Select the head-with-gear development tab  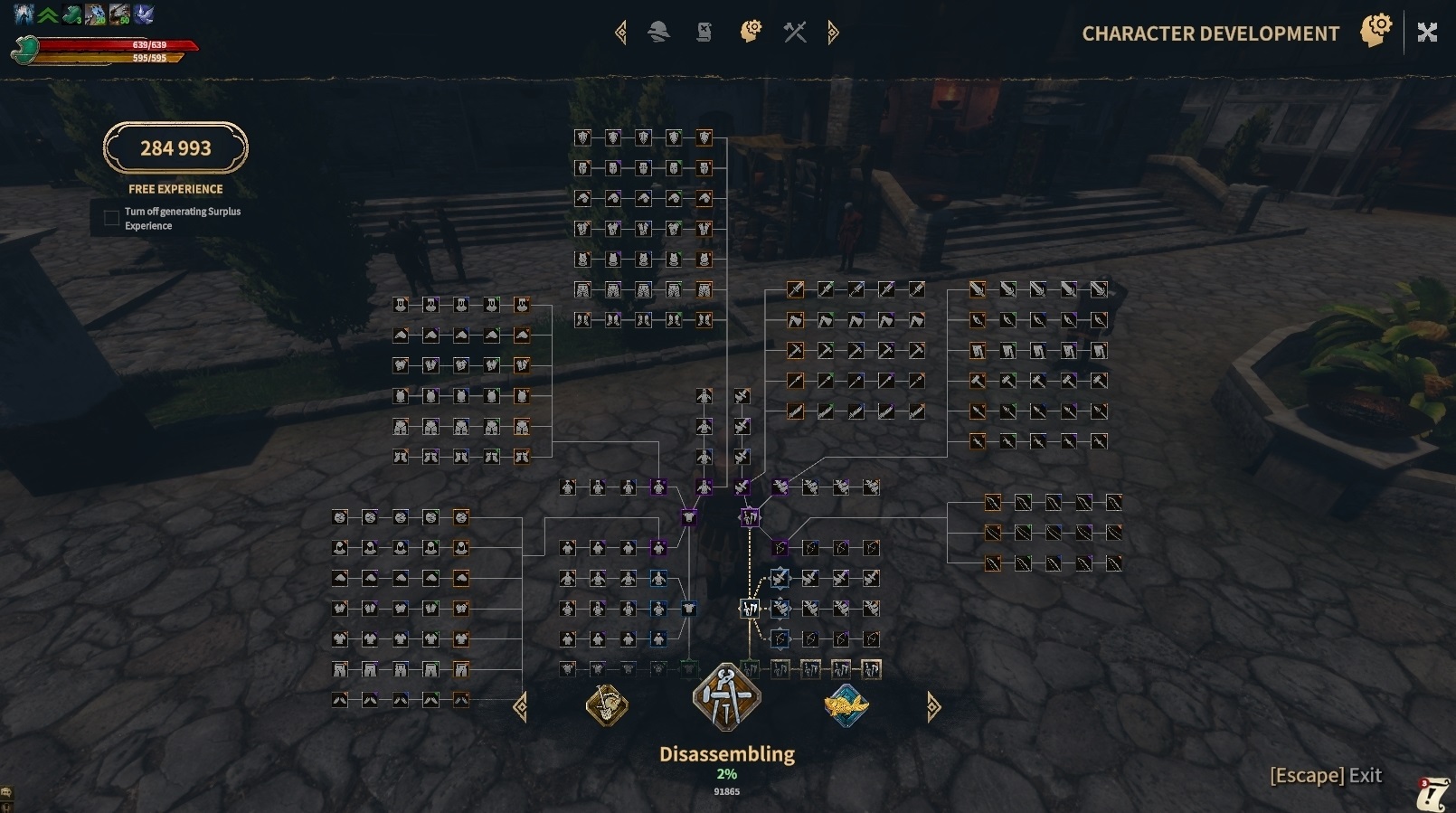tap(750, 33)
